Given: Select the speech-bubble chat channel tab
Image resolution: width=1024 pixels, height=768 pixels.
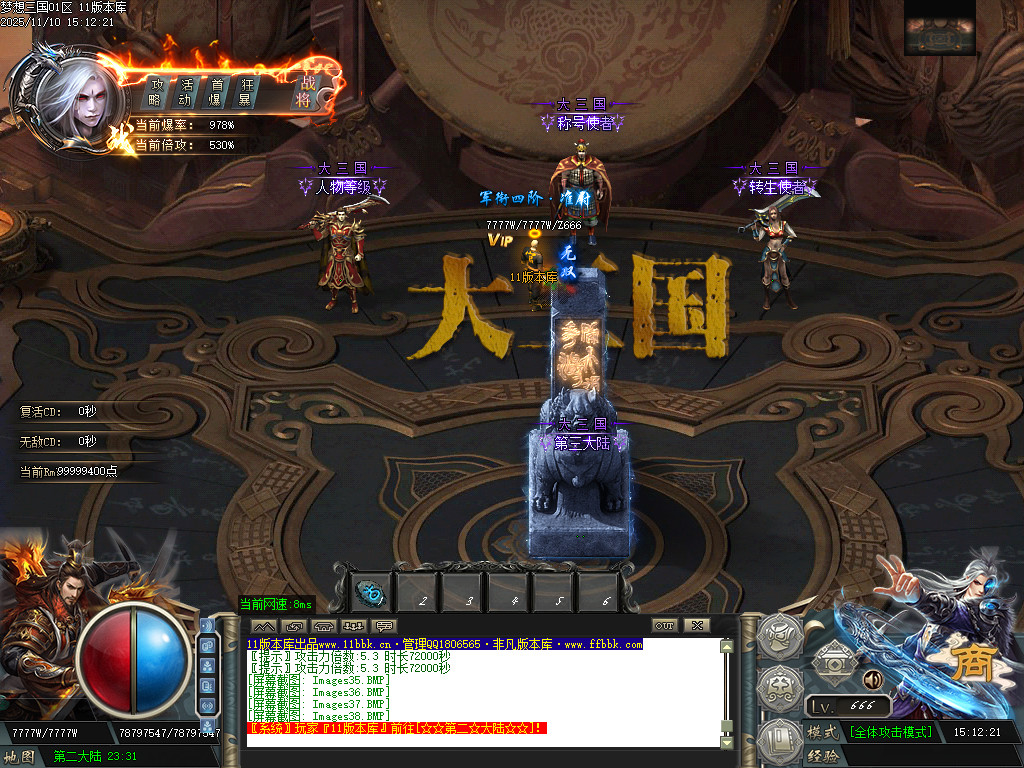Looking at the screenshot, I should [x=384, y=626].
